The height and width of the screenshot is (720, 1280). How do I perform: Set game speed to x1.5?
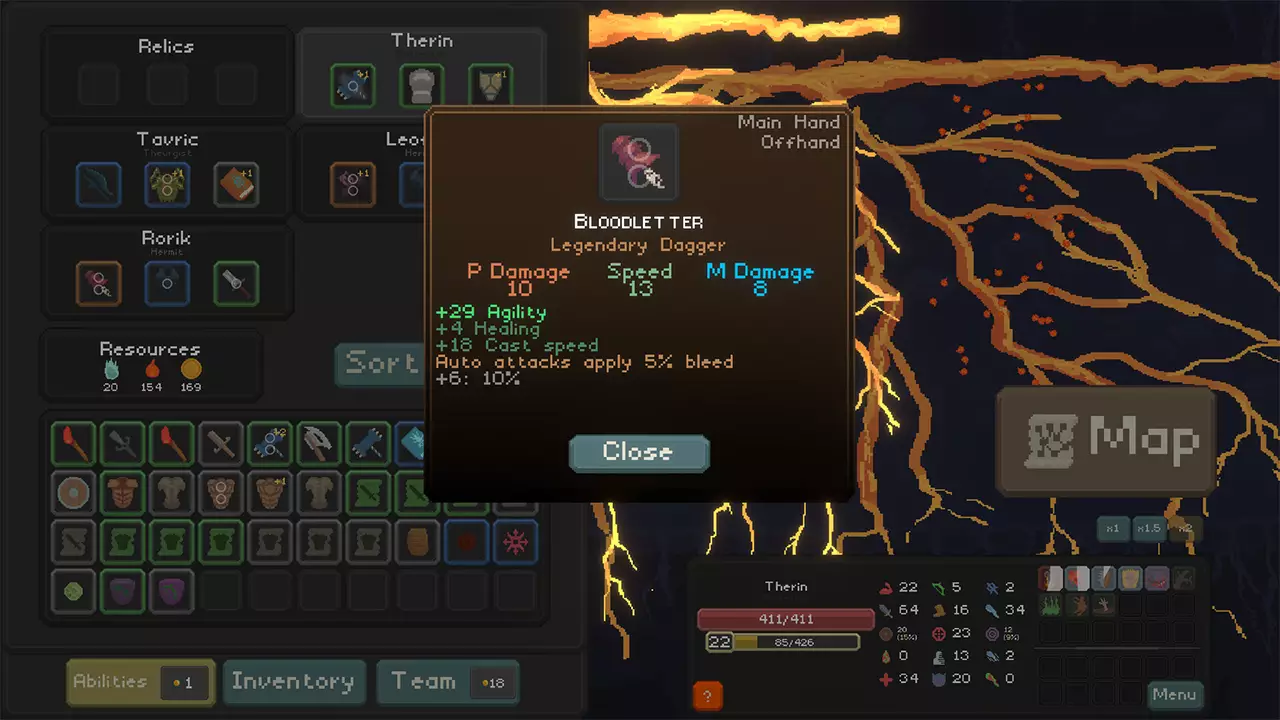coord(1149,528)
